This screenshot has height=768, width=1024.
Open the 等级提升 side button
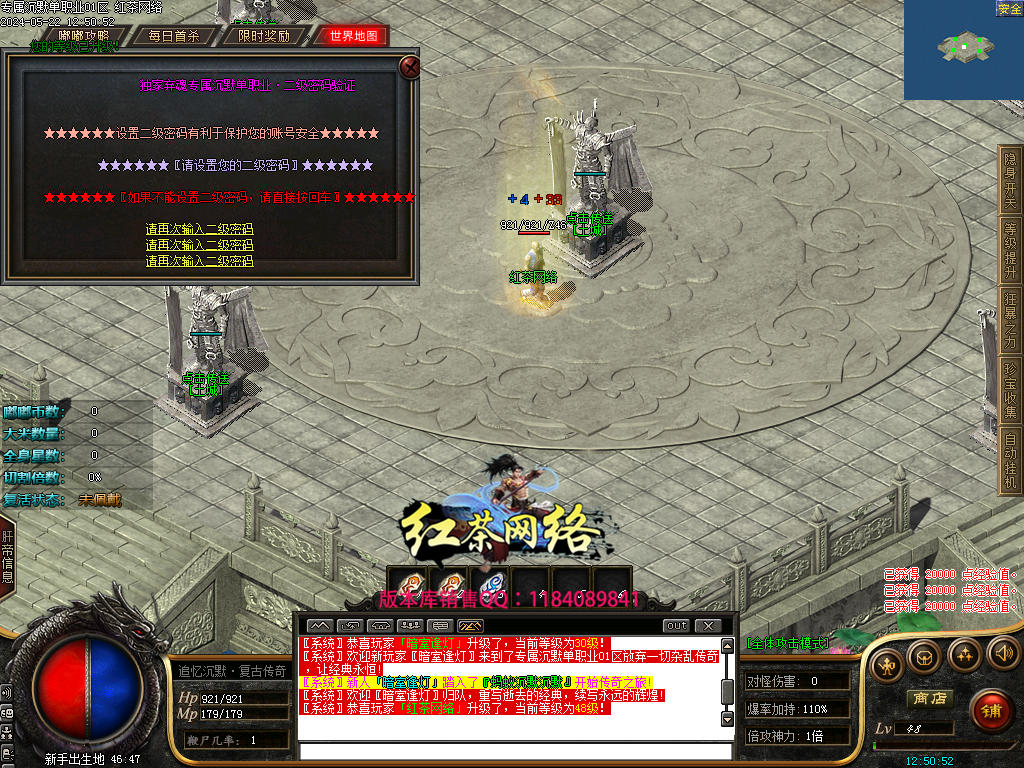point(1010,250)
